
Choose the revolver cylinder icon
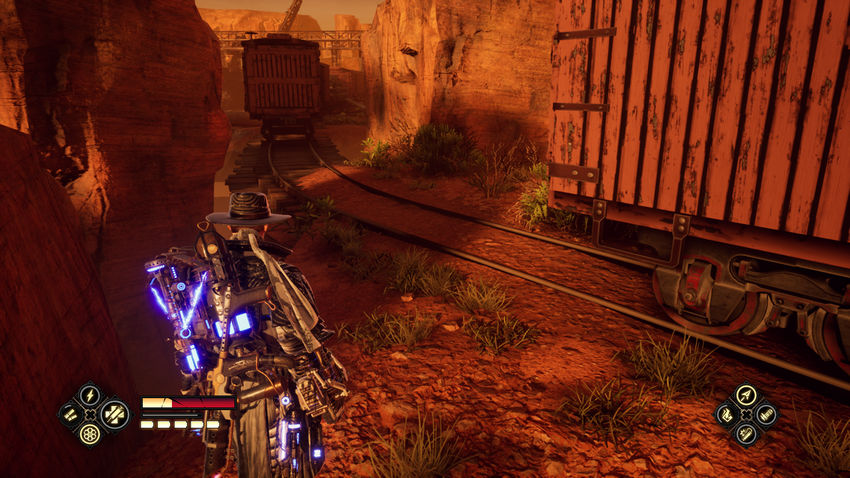(90, 436)
